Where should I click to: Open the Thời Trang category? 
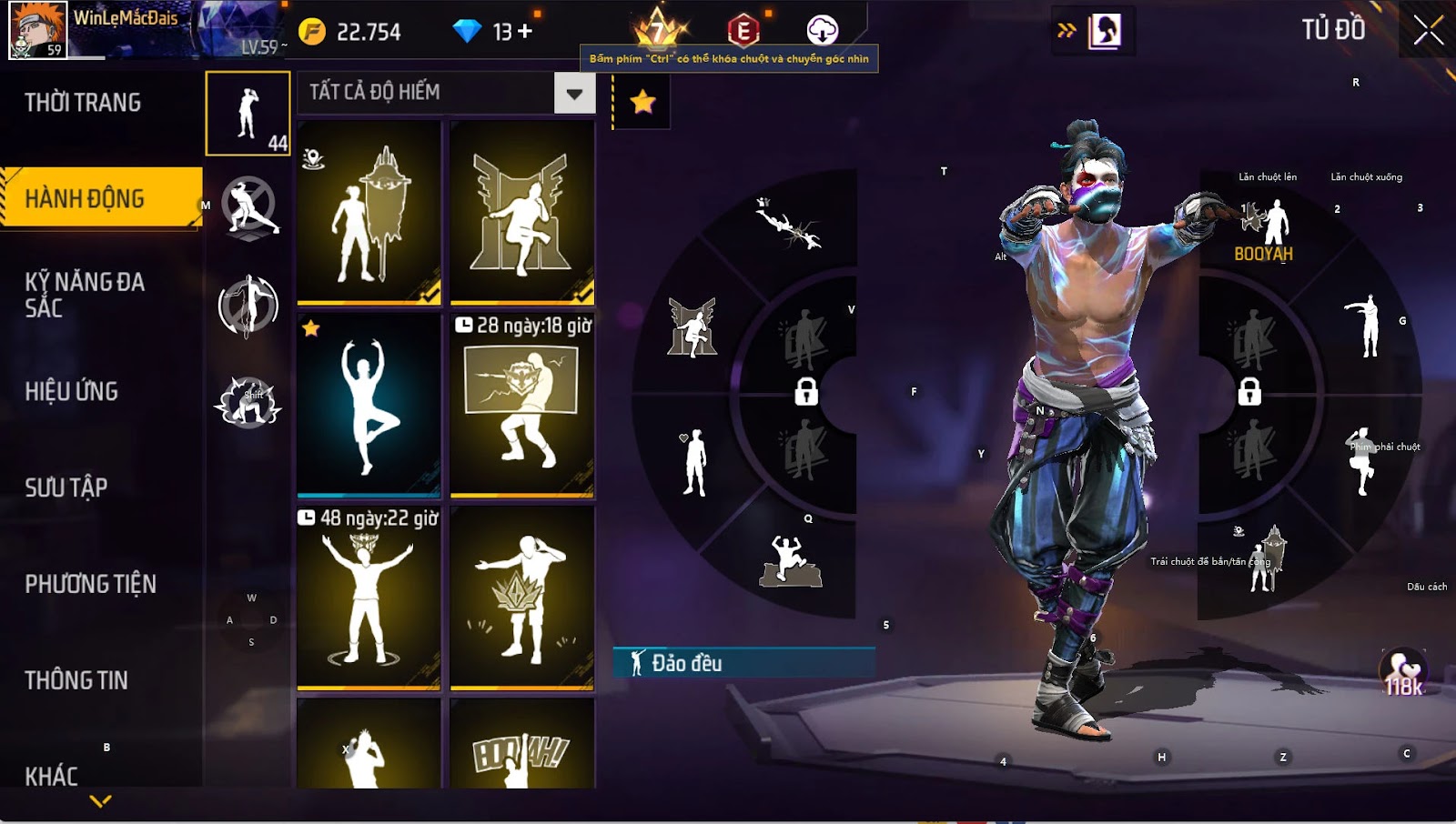coord(83,103)
